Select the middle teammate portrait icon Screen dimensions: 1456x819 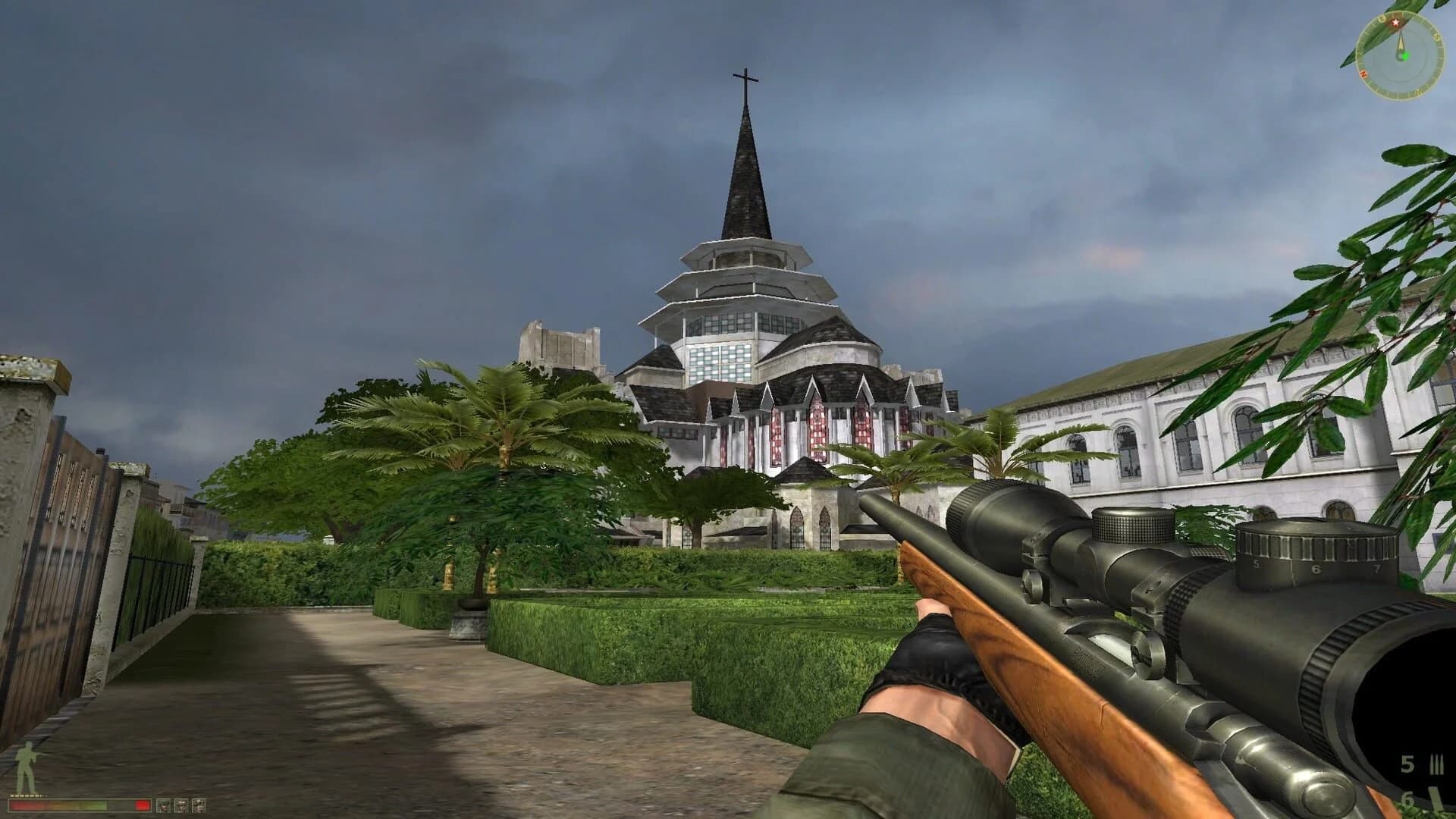182,806
